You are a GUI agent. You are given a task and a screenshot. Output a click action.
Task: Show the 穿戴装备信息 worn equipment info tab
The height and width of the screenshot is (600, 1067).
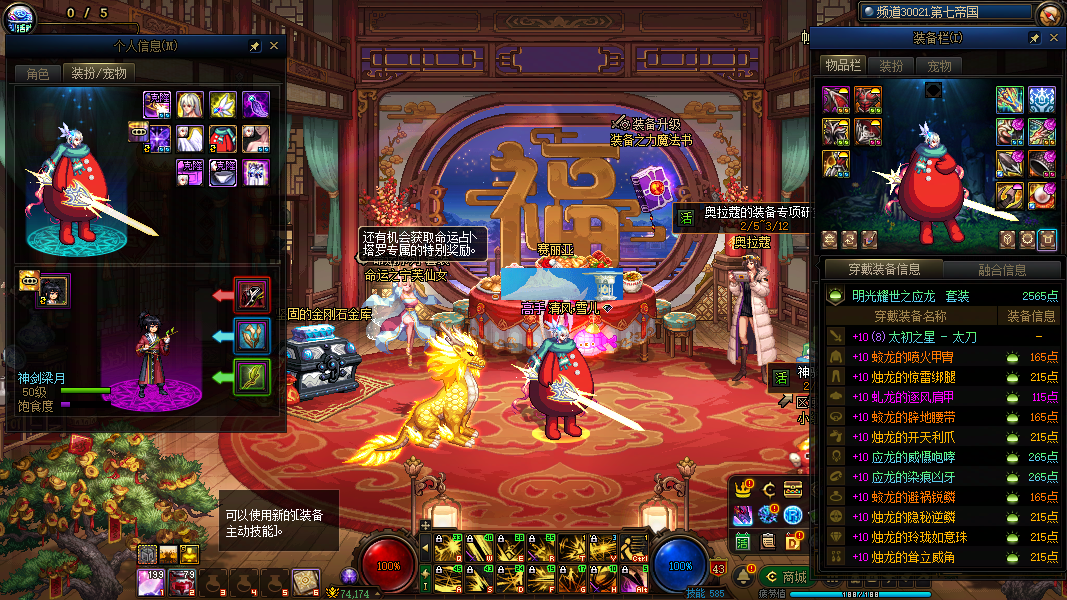tap(883, 269)
